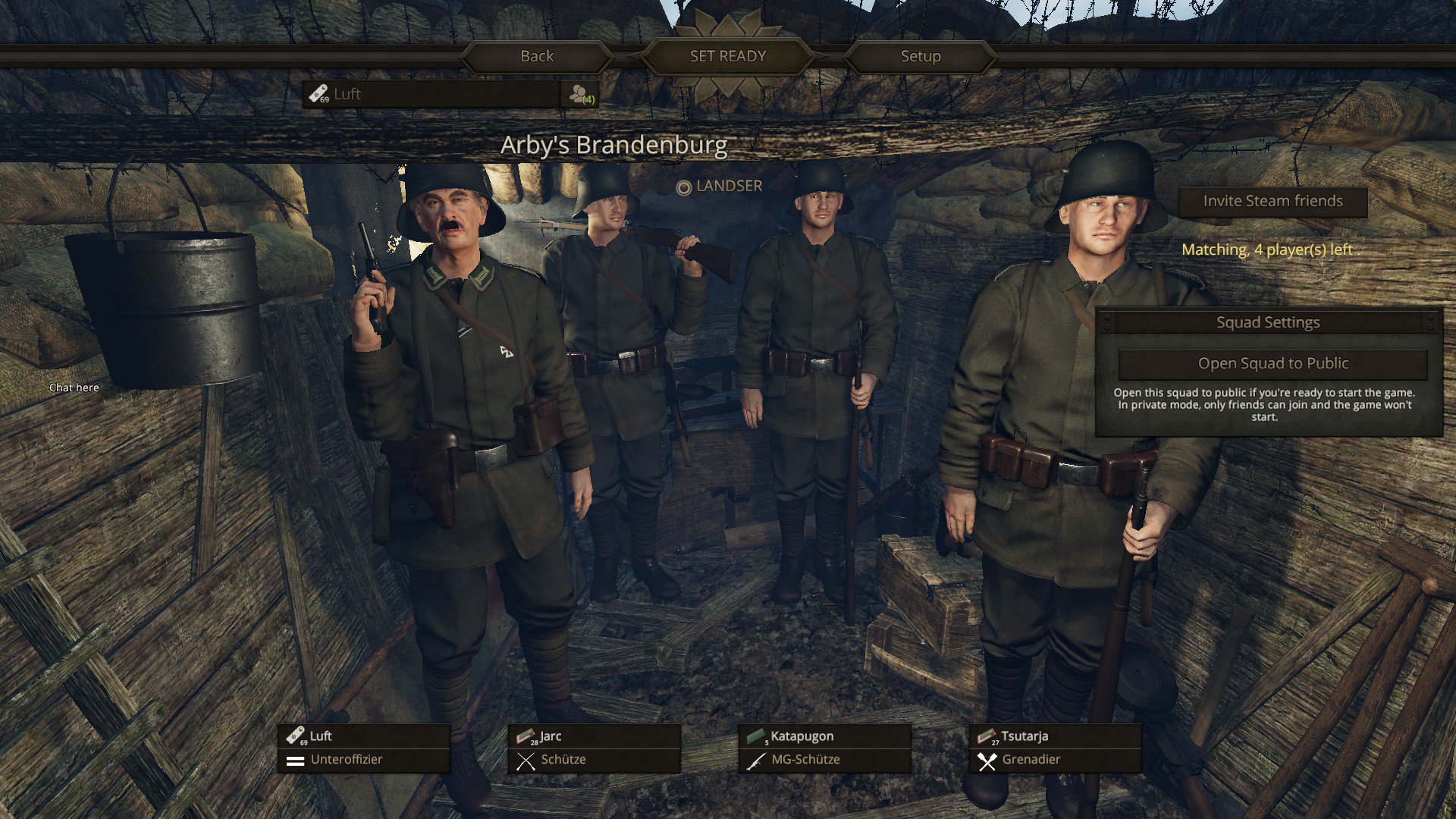Click Invite Steam friends
This screenshot has height=819, width=1456.
1272,201
